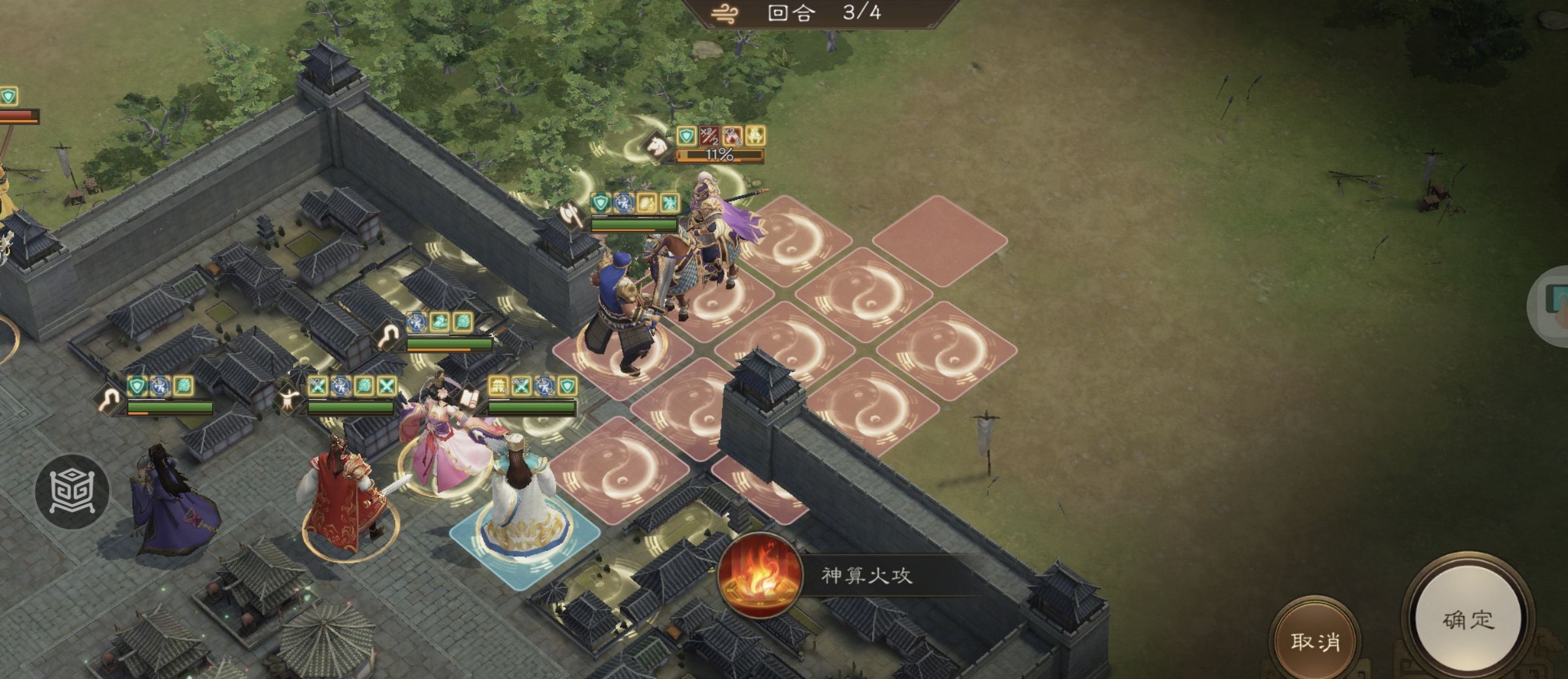Viewport: 1568px width, 679px height.
Task: Open the wind indicator beside the turn counter
Action: pos(725,12)
